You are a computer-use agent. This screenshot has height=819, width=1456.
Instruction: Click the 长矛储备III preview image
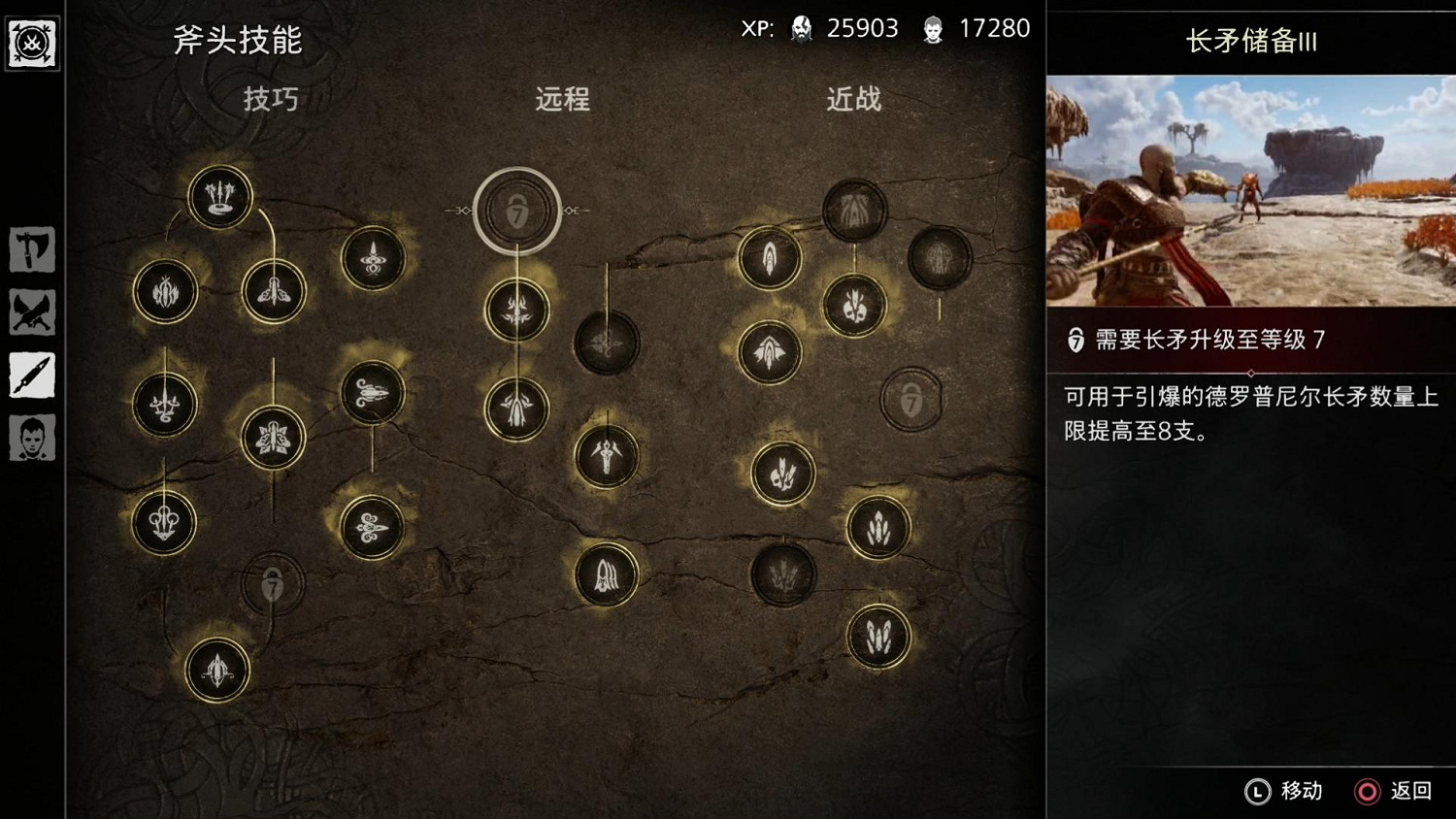1248,187
